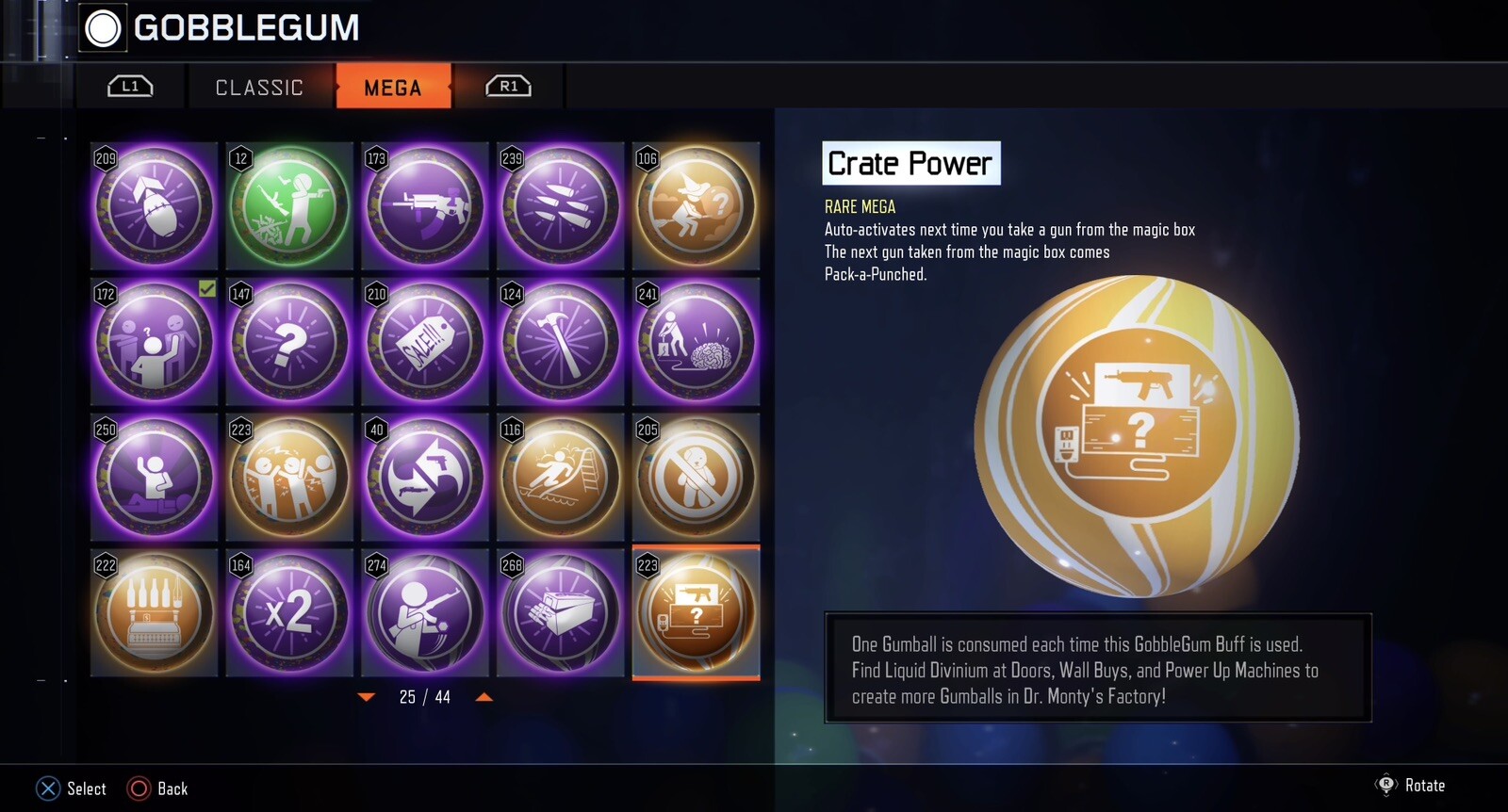Click the up arrow beside the 25 / 44 counter
Image resolution: width=1508 pixels, height=812 pixels.
484,697
